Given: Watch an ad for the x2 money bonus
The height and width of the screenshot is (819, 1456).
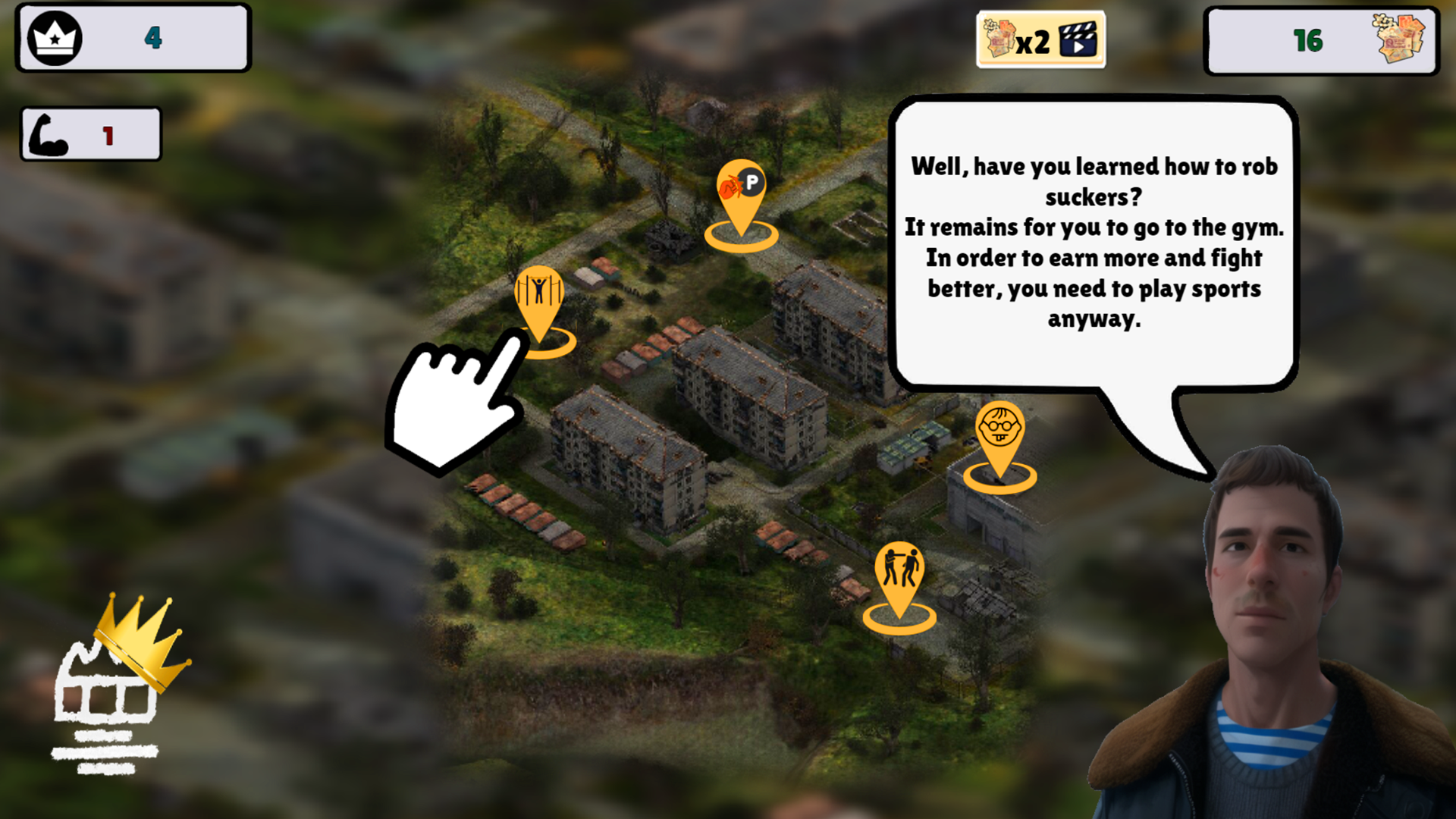Looking at the screenshot, I should point(1040,39).
